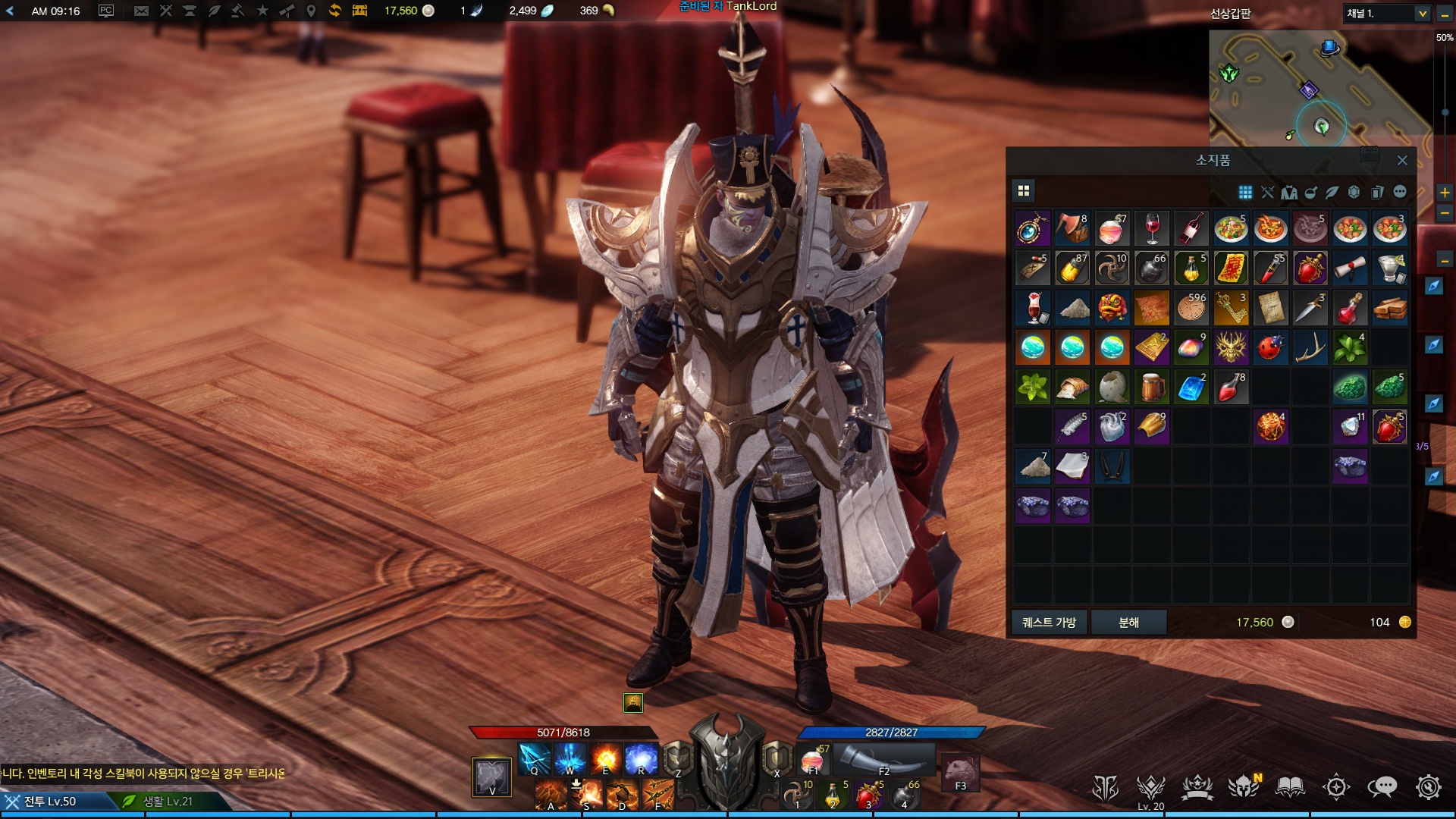Select the wine glass item in inventory
The width and height of the screenshot is (1456, 819).
(x=1152, y=228)
